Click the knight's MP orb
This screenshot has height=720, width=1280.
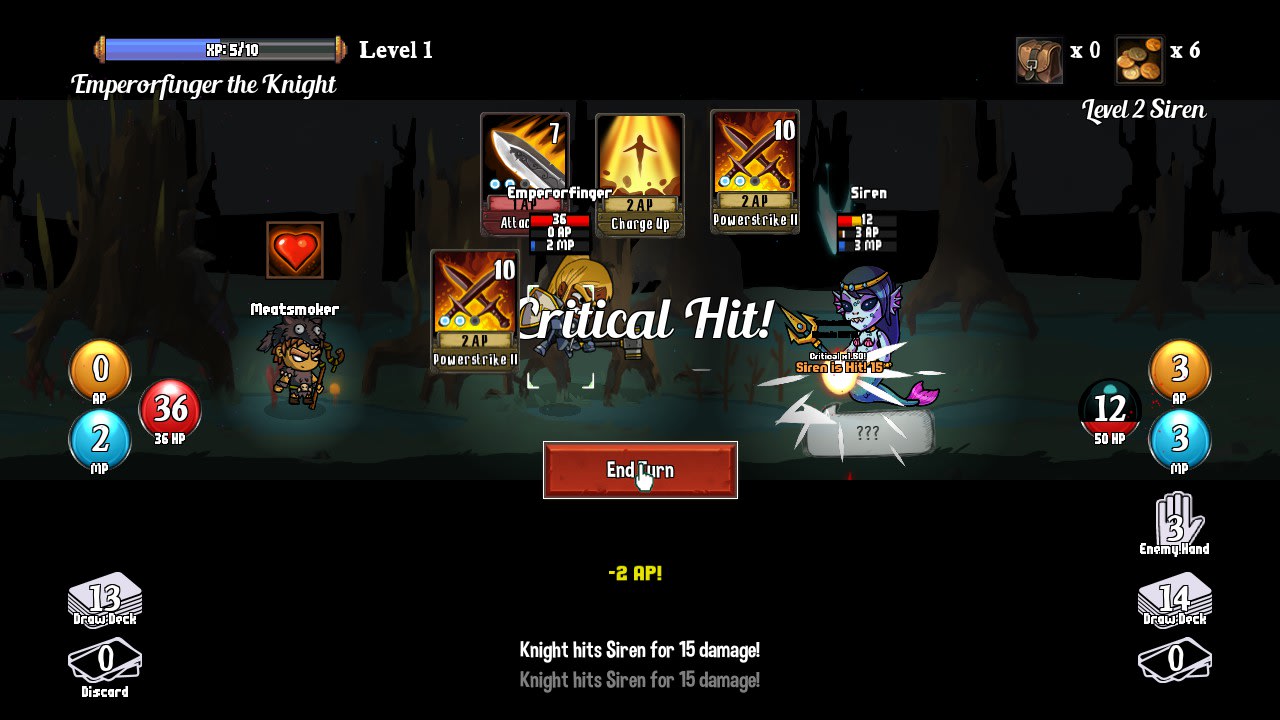100,439
